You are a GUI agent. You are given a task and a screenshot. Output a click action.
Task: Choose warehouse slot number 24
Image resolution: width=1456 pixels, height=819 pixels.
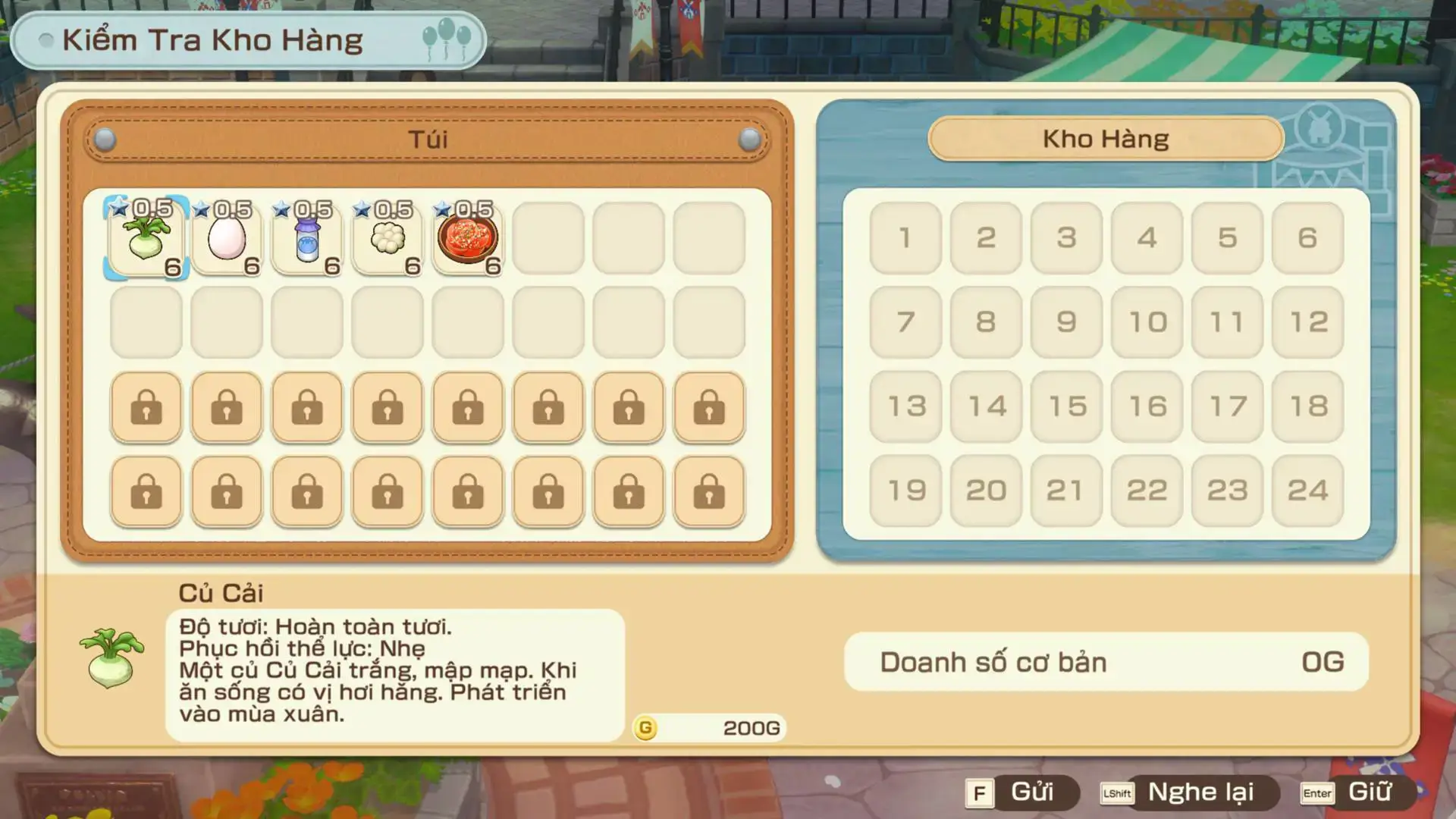coord(1307,491)
